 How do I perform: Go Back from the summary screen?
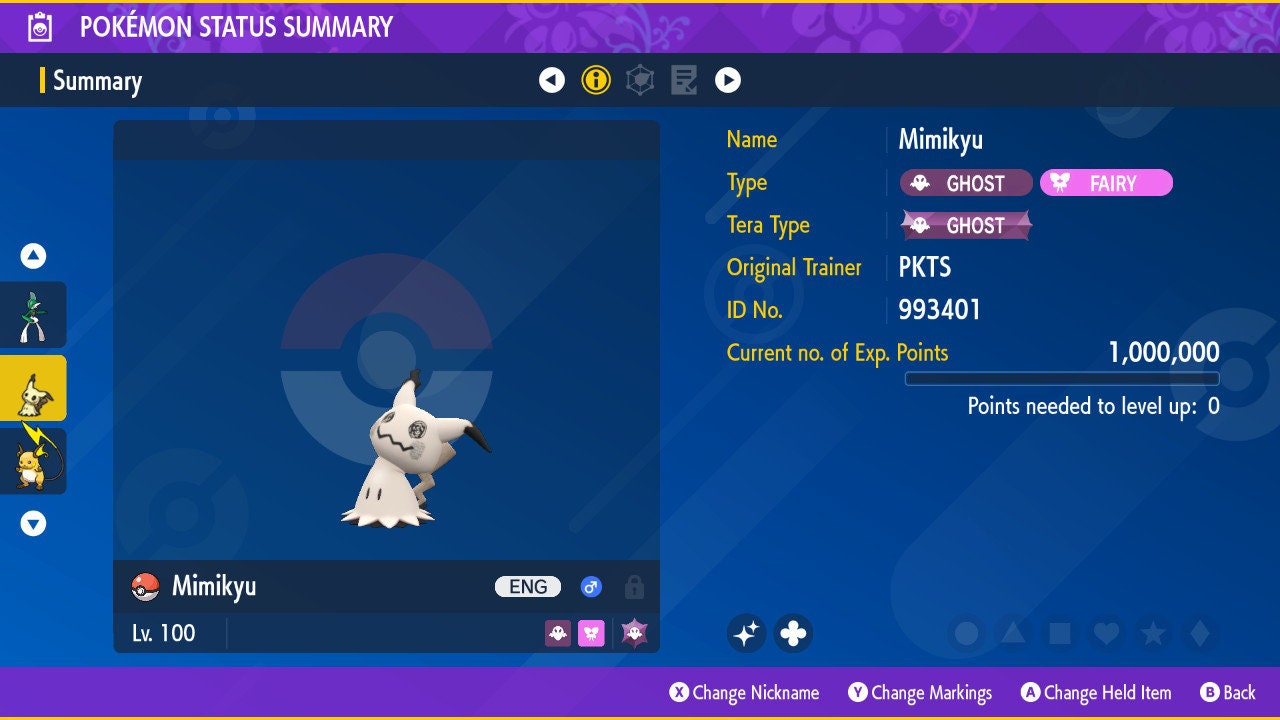click(1228, 692)
